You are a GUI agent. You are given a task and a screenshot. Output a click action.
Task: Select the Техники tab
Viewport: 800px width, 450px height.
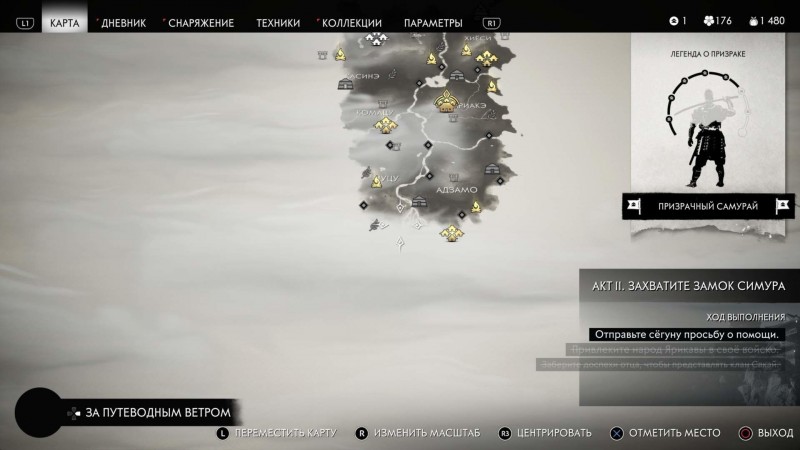coord(277,22)
